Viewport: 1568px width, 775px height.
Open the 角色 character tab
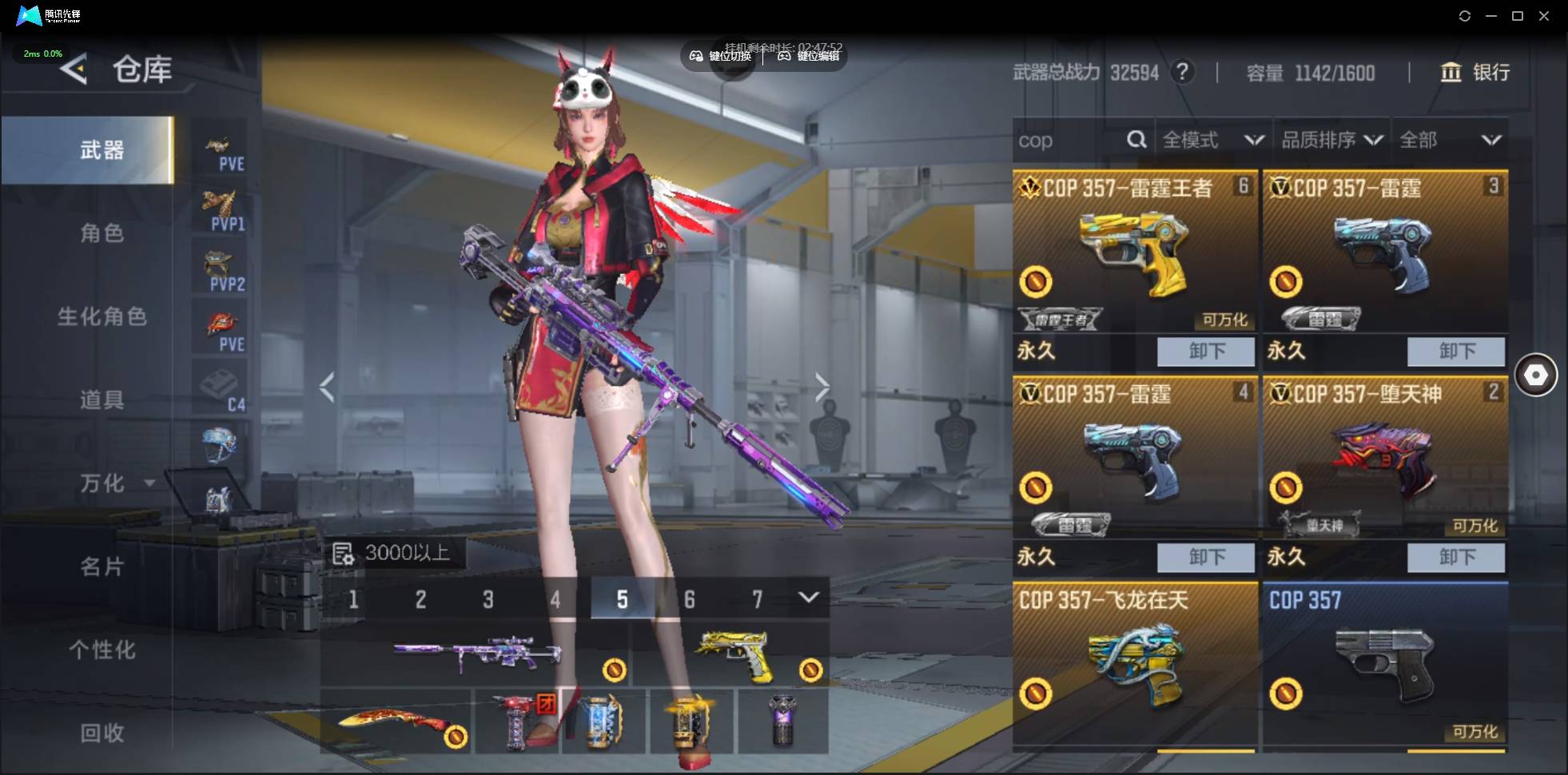coord(101,233)
